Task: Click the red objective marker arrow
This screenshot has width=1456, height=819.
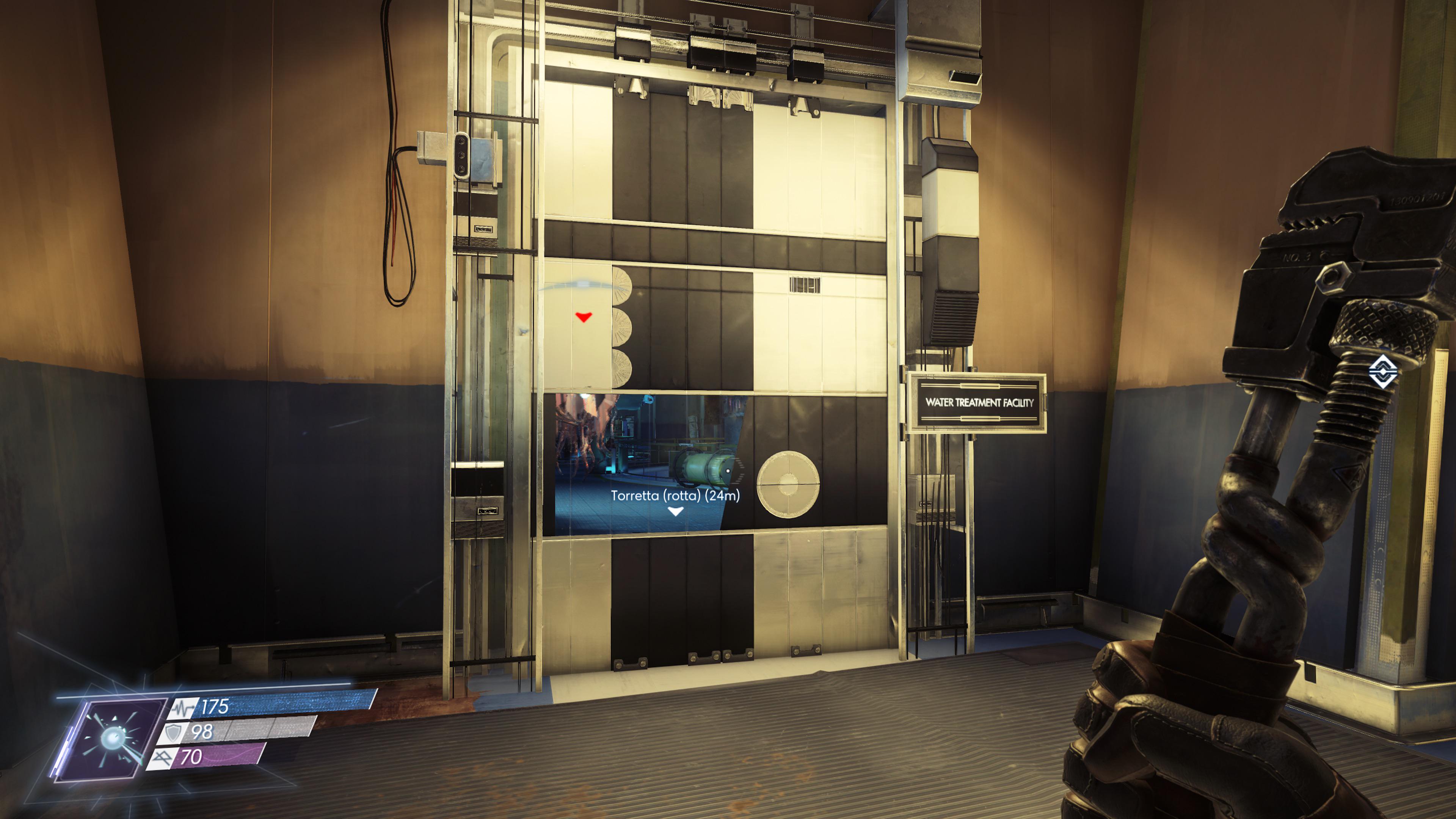Action: coord(584,318)
